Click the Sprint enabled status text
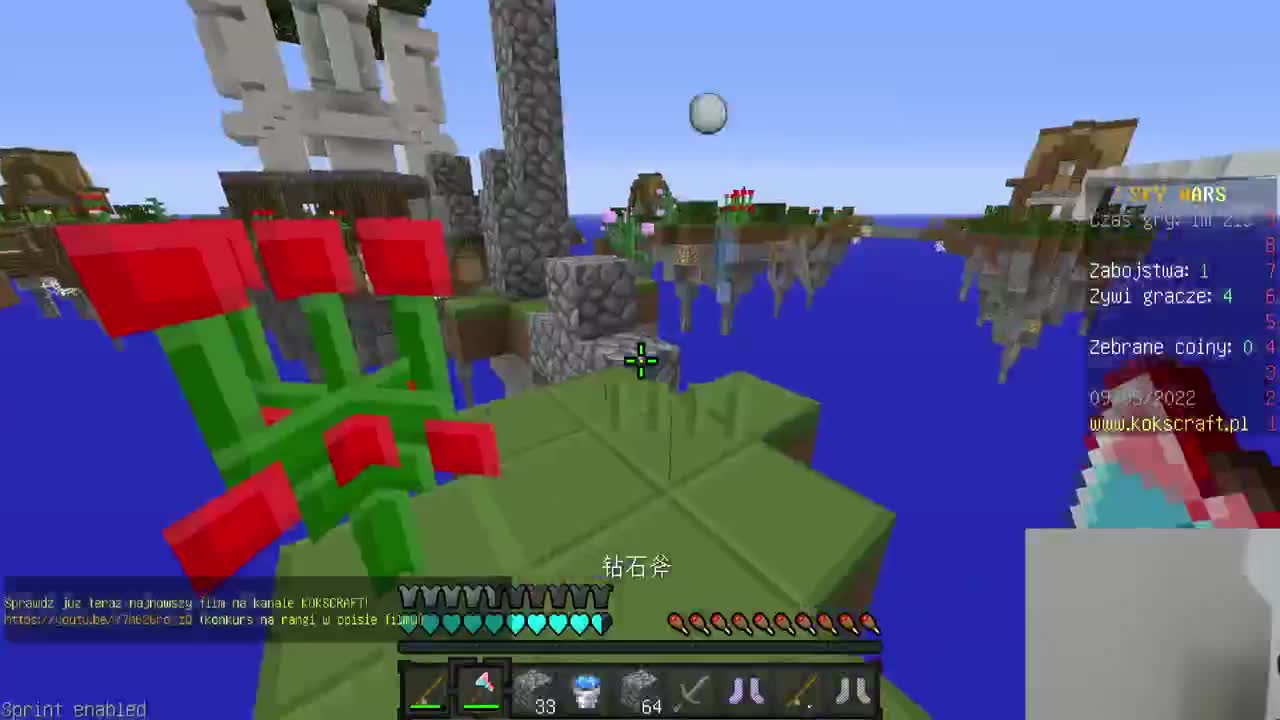This screenshot has height=720, width=1280. (x=74, y=709)
